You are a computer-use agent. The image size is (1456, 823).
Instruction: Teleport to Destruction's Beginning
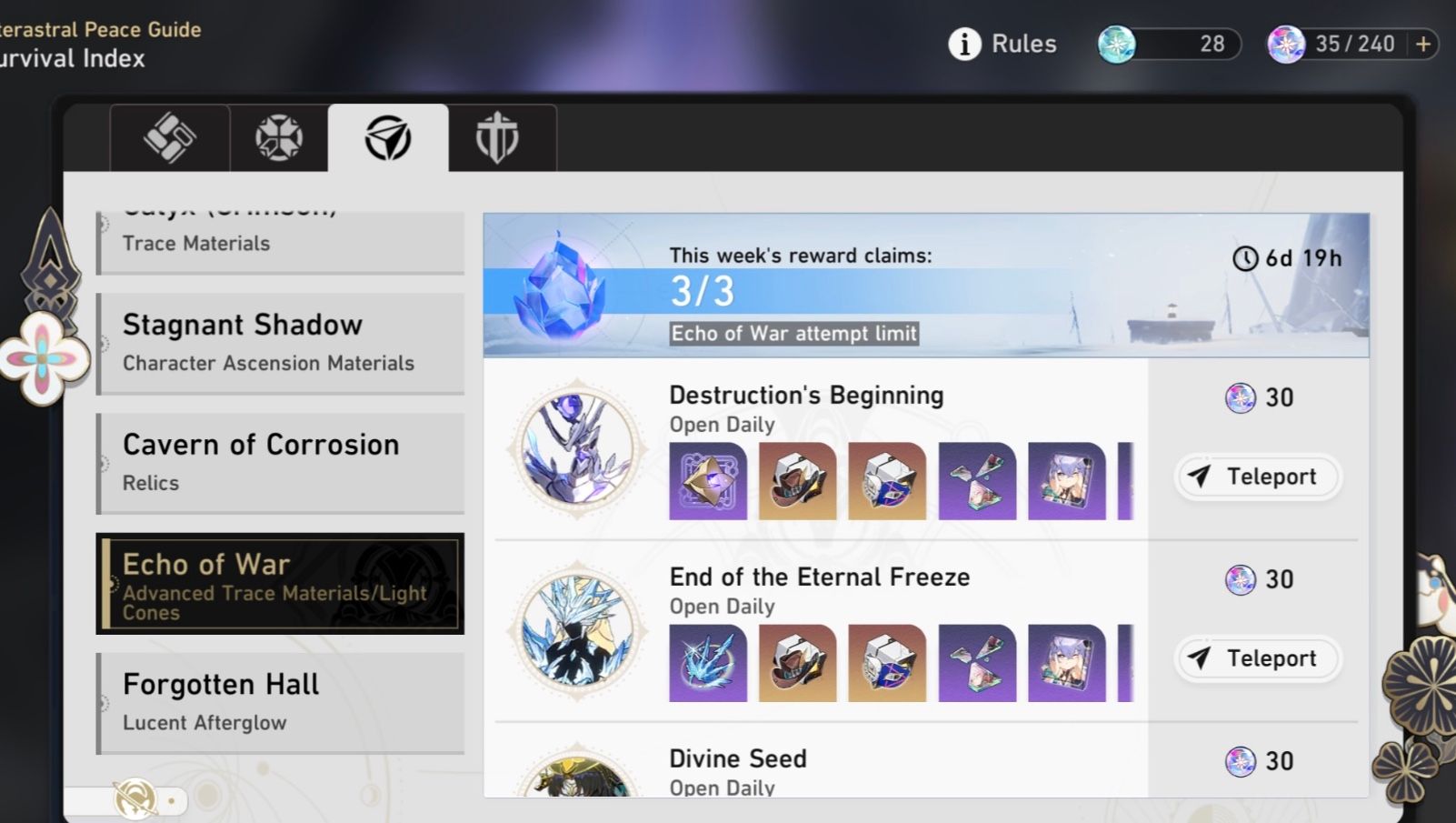(1258, 477)
